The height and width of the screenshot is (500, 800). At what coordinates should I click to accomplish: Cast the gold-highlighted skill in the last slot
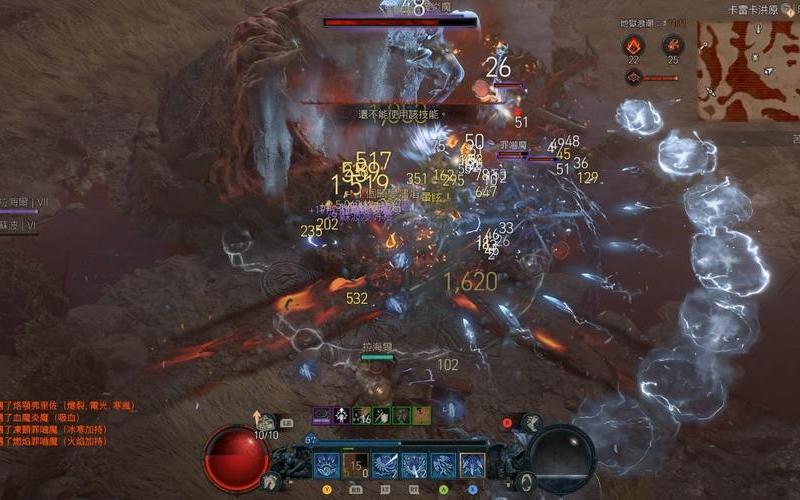[472, 466]
